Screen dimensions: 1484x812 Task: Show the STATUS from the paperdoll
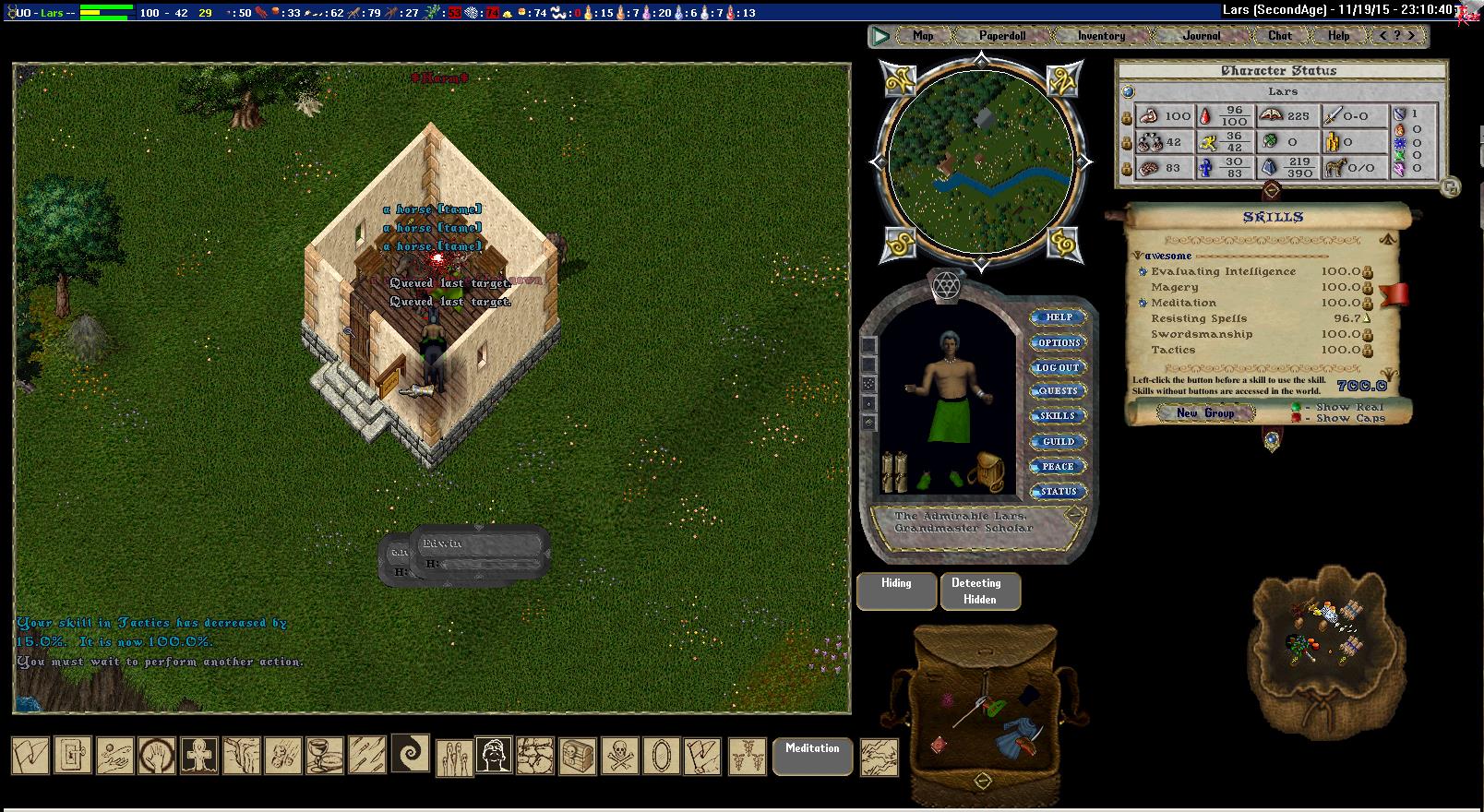click(1058, 492)
